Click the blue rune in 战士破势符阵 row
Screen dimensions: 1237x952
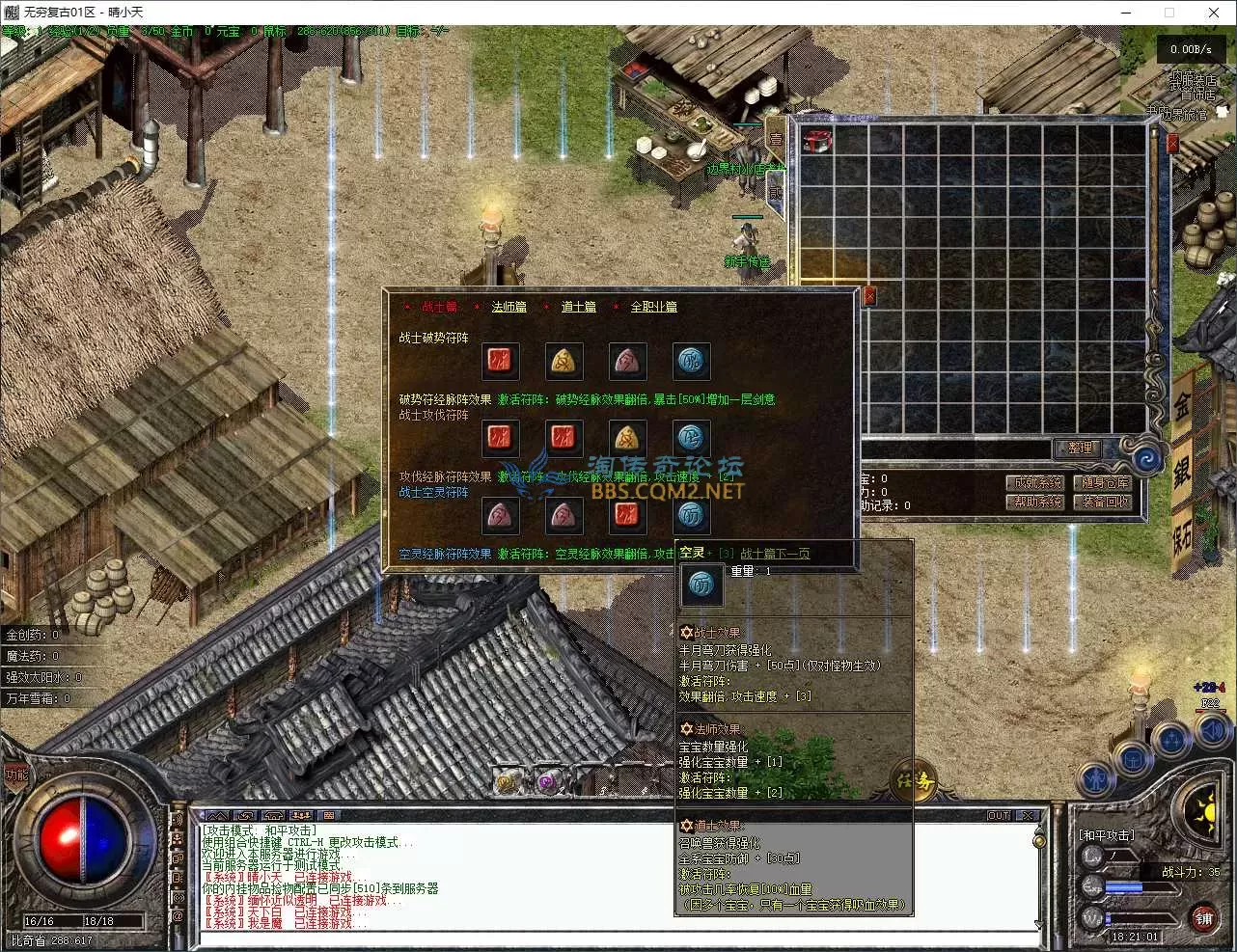[691, 362]
